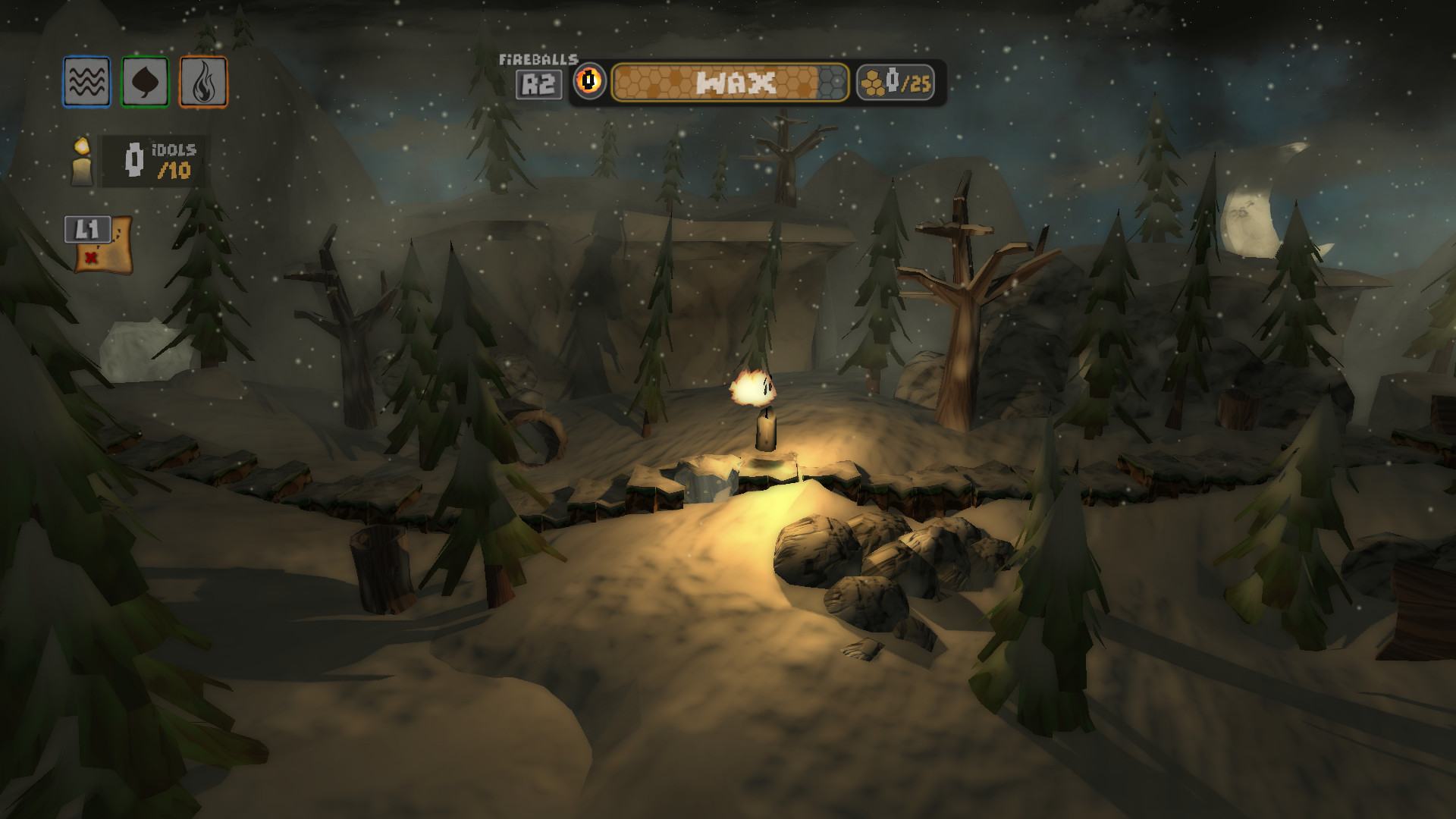The height and width of the screenshot is (819, 1456).
Task: Open the treasure map icon
Action: click(x=104, y=246)
